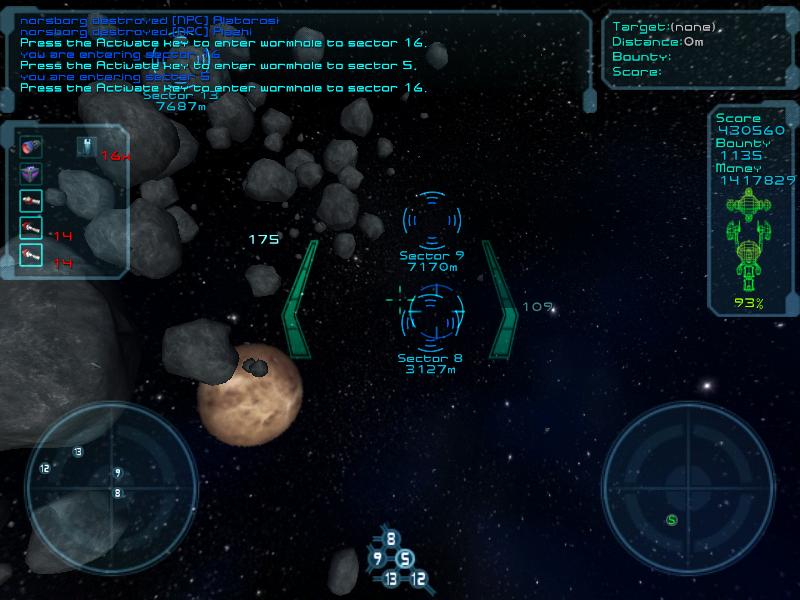The image size is (800, 600).
Task: Click the 12 blip on the left radar
Action: coord(45,468)
